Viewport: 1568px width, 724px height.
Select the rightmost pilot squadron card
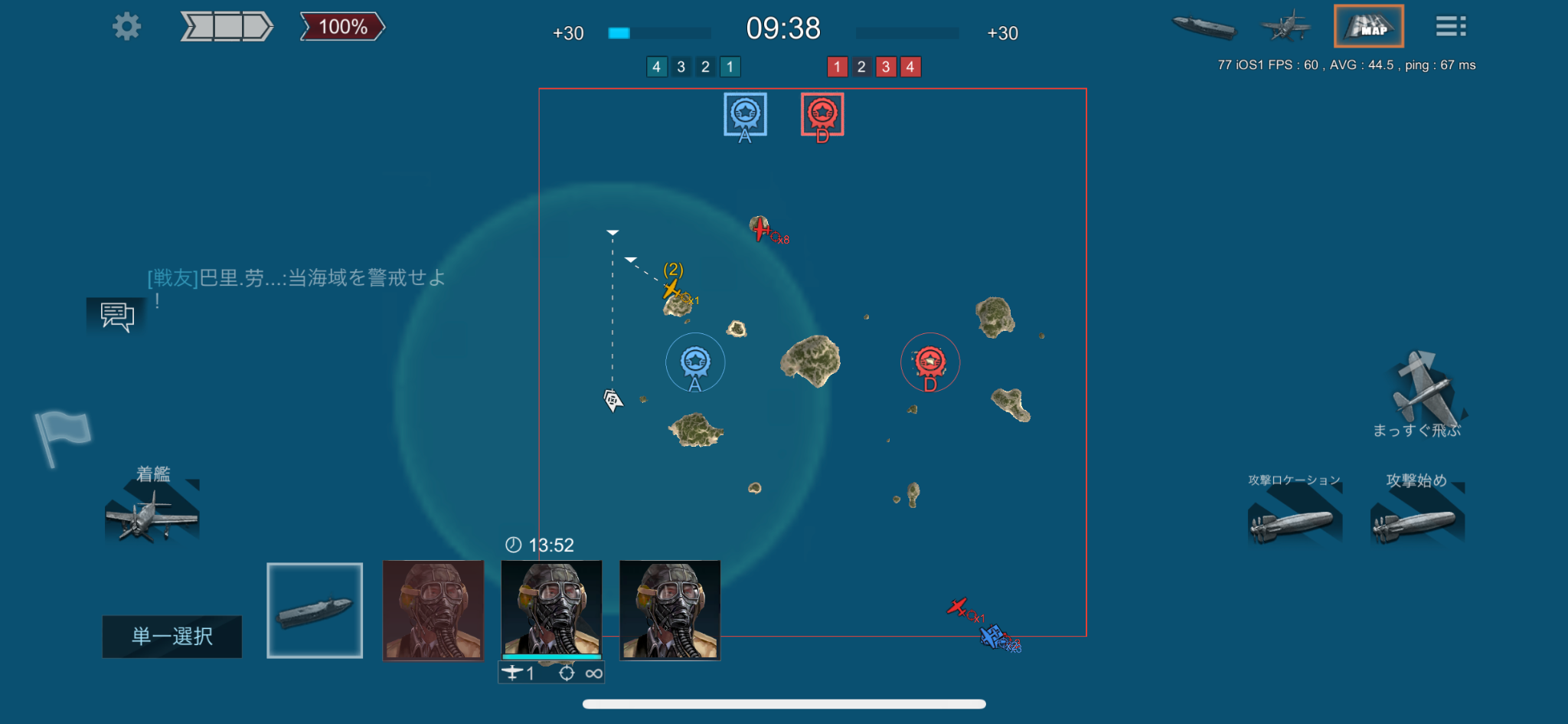(x=670, y=611)
